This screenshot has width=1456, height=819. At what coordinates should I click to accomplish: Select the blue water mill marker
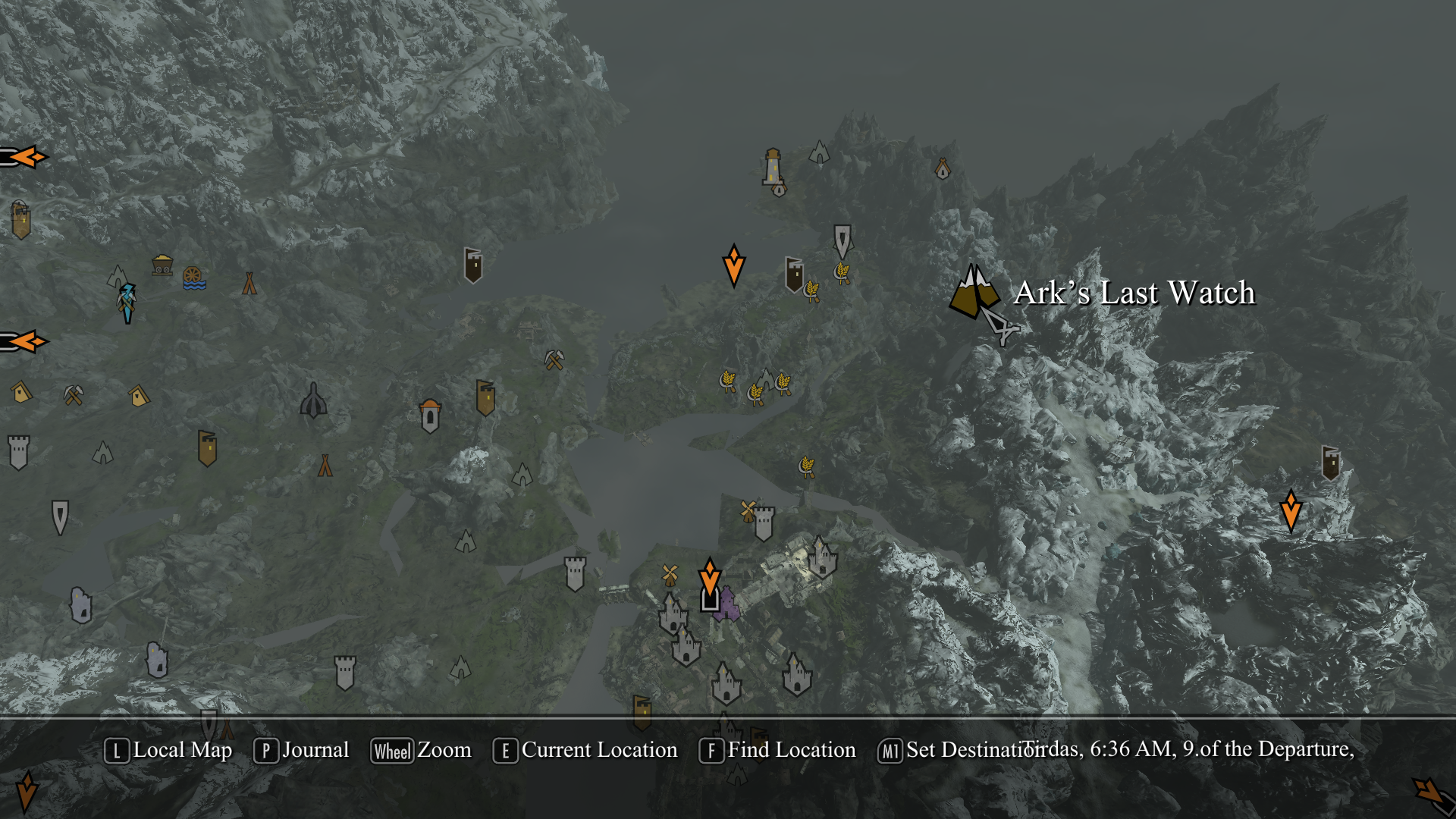pyautogui.click(x=193, y=278)
